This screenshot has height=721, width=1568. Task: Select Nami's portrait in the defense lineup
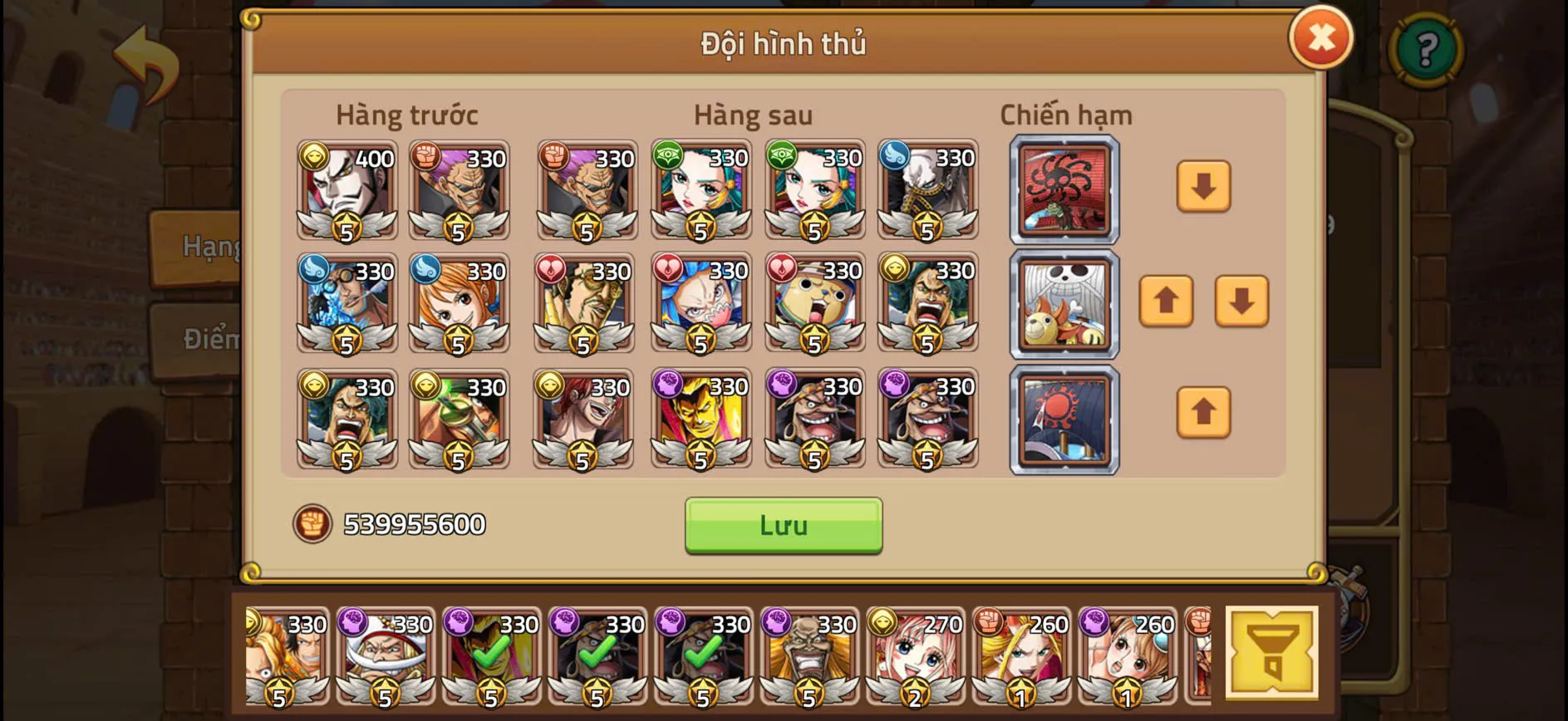460,305
